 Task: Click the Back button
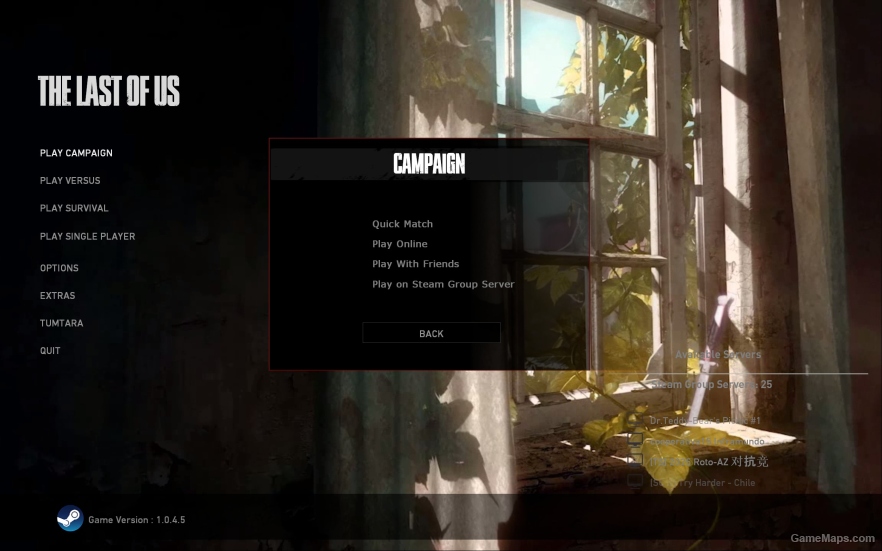click(431, 333)
